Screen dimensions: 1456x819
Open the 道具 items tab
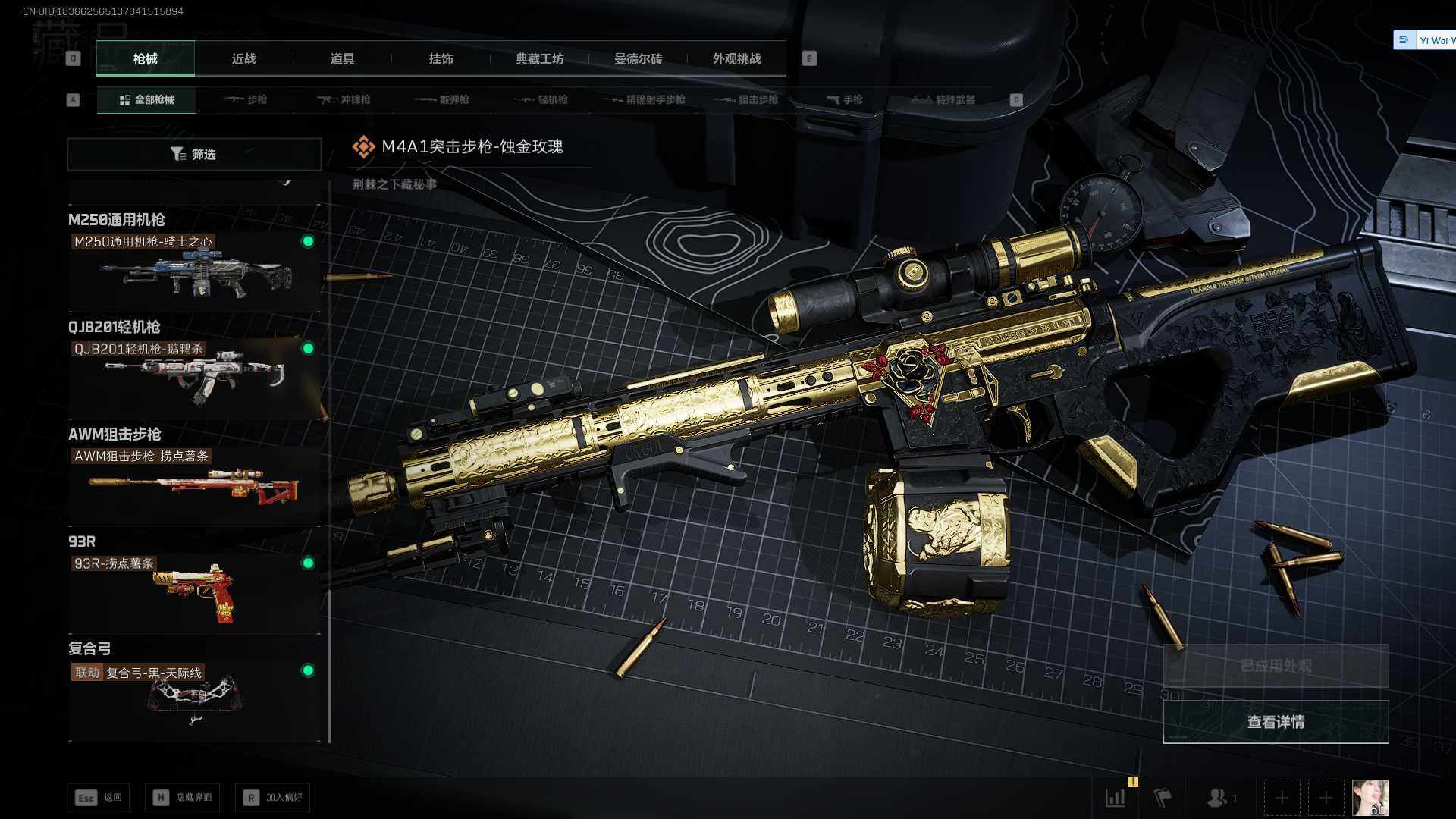pyautogui.click(x=342, y=59)
